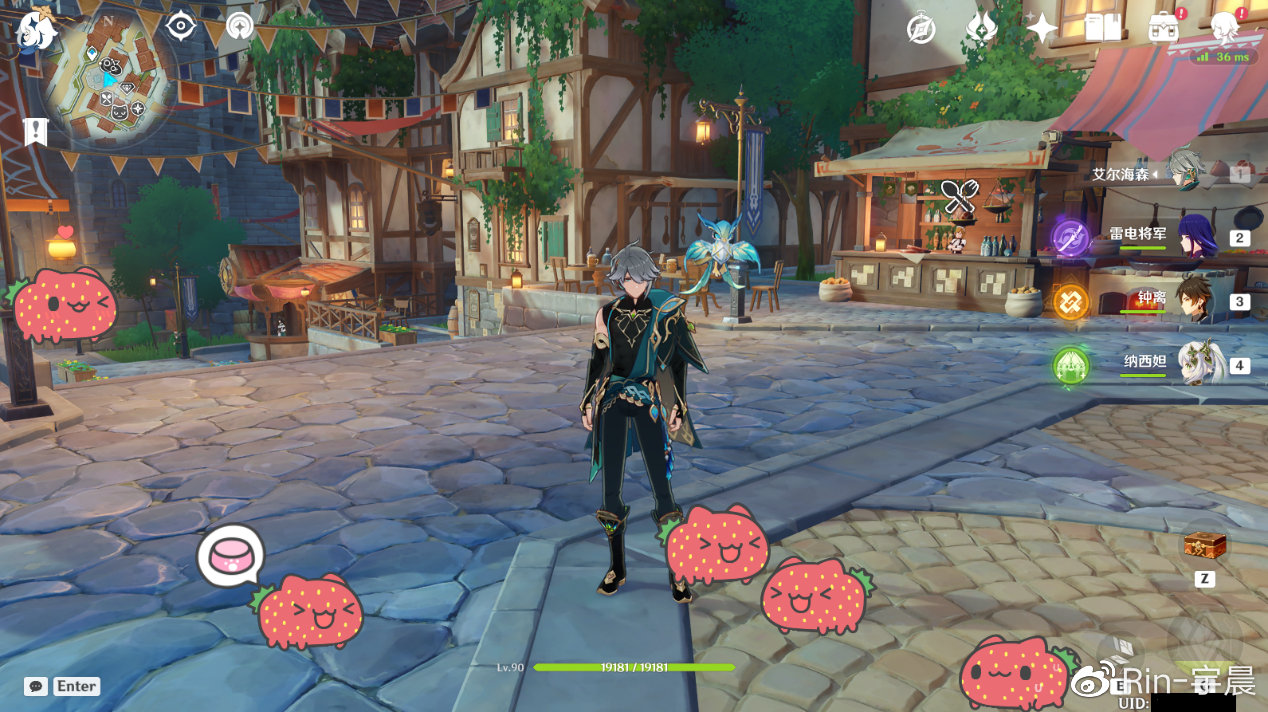Open the character screen head icon
Screen dimensions: 1268x712
pyautogui.click(x=1224, y=27)
